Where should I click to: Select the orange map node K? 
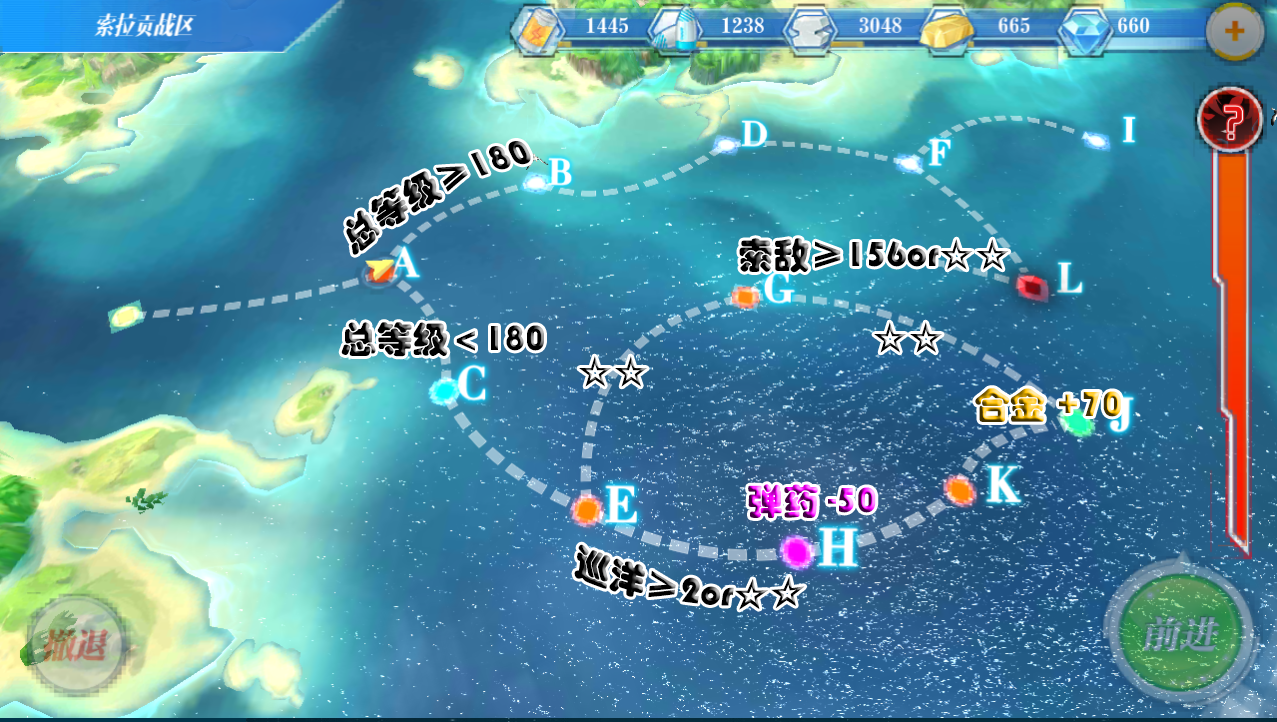click(x=959, y=490)
